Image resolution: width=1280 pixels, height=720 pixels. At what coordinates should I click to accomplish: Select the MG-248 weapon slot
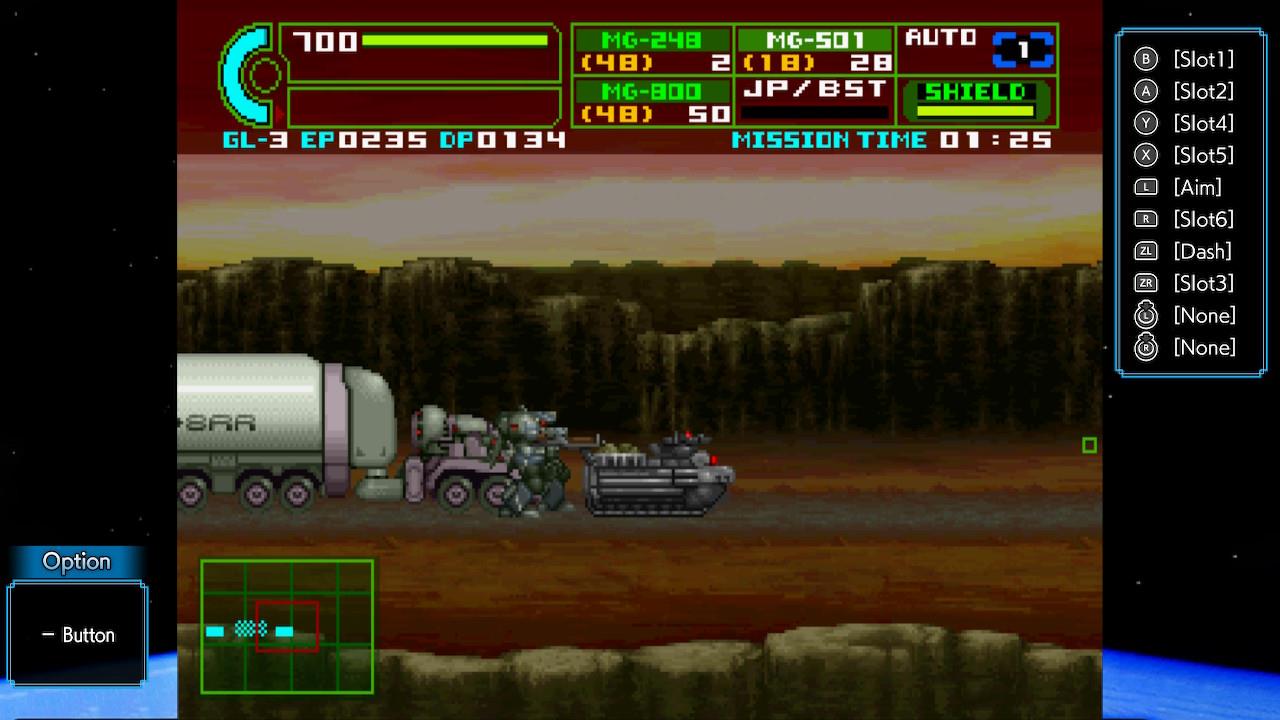point(653,51)
